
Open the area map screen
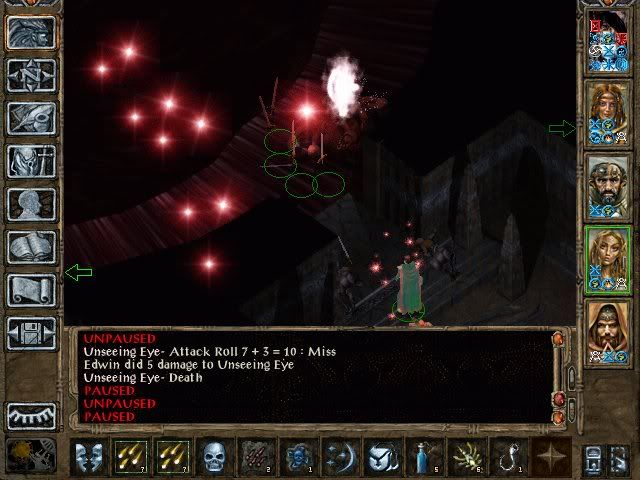(x=31, y=75)
